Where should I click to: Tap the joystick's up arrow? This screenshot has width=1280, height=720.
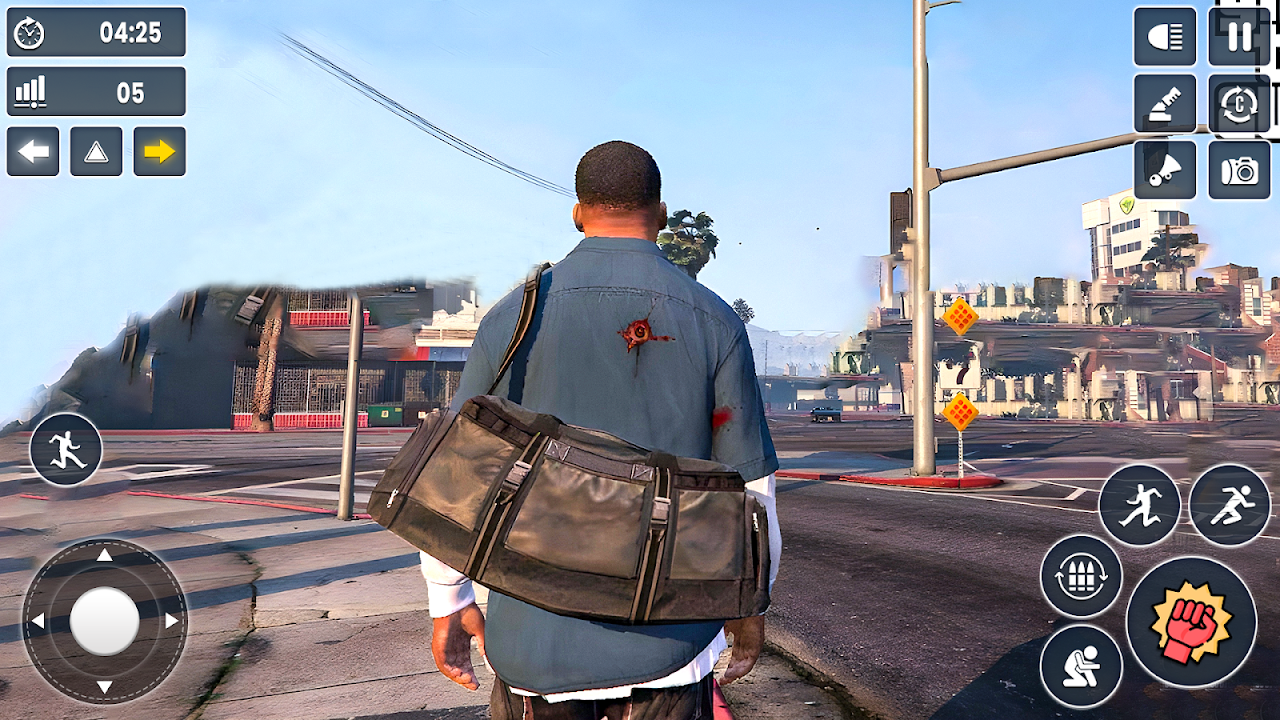pyautogui.click(x=104, y=556)
